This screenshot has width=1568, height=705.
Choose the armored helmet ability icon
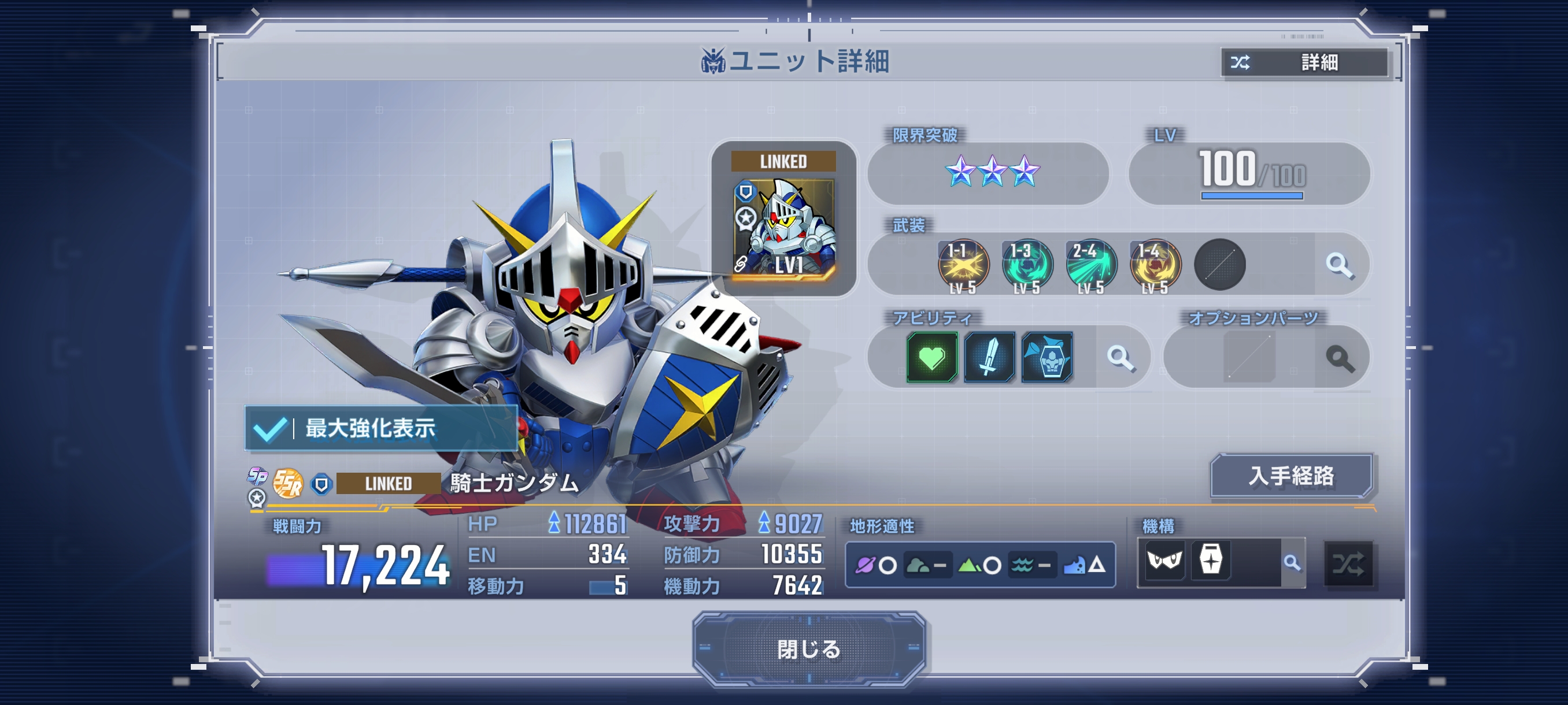click(1047, 357)
